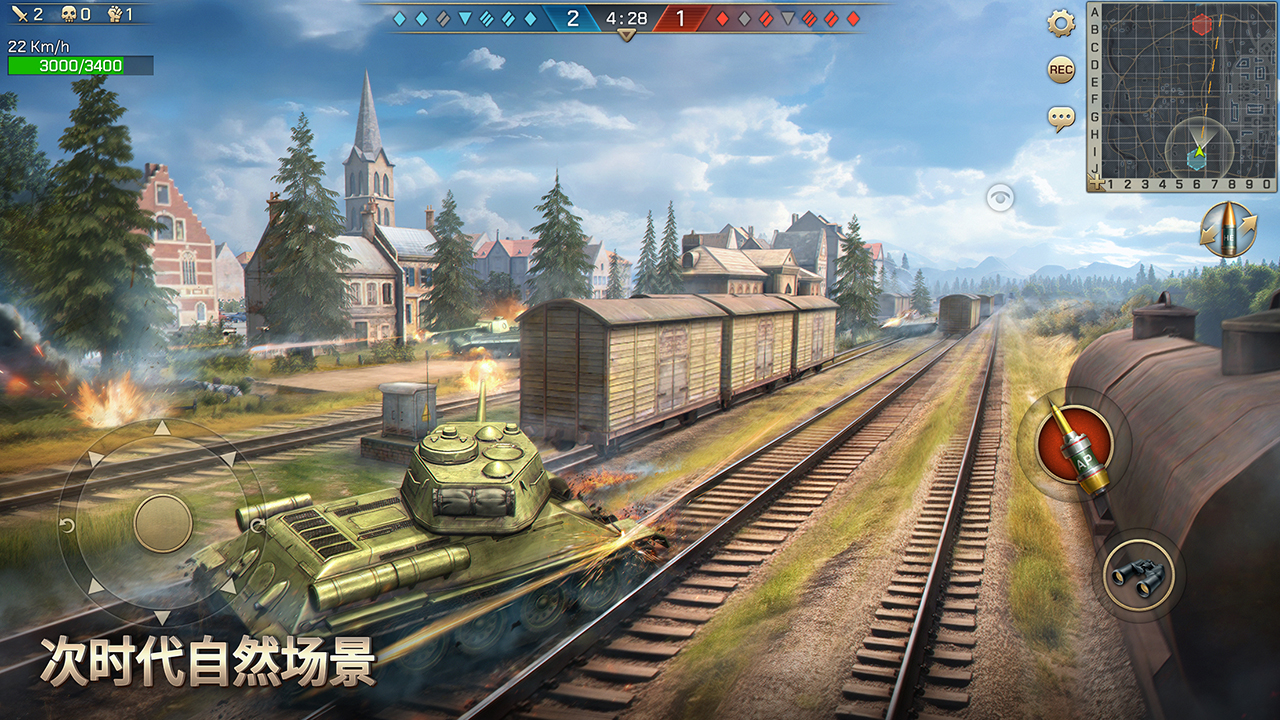Toggle the REC recording button
The height and width of the screenshot is (720, 1280).
click(1061, 70)
